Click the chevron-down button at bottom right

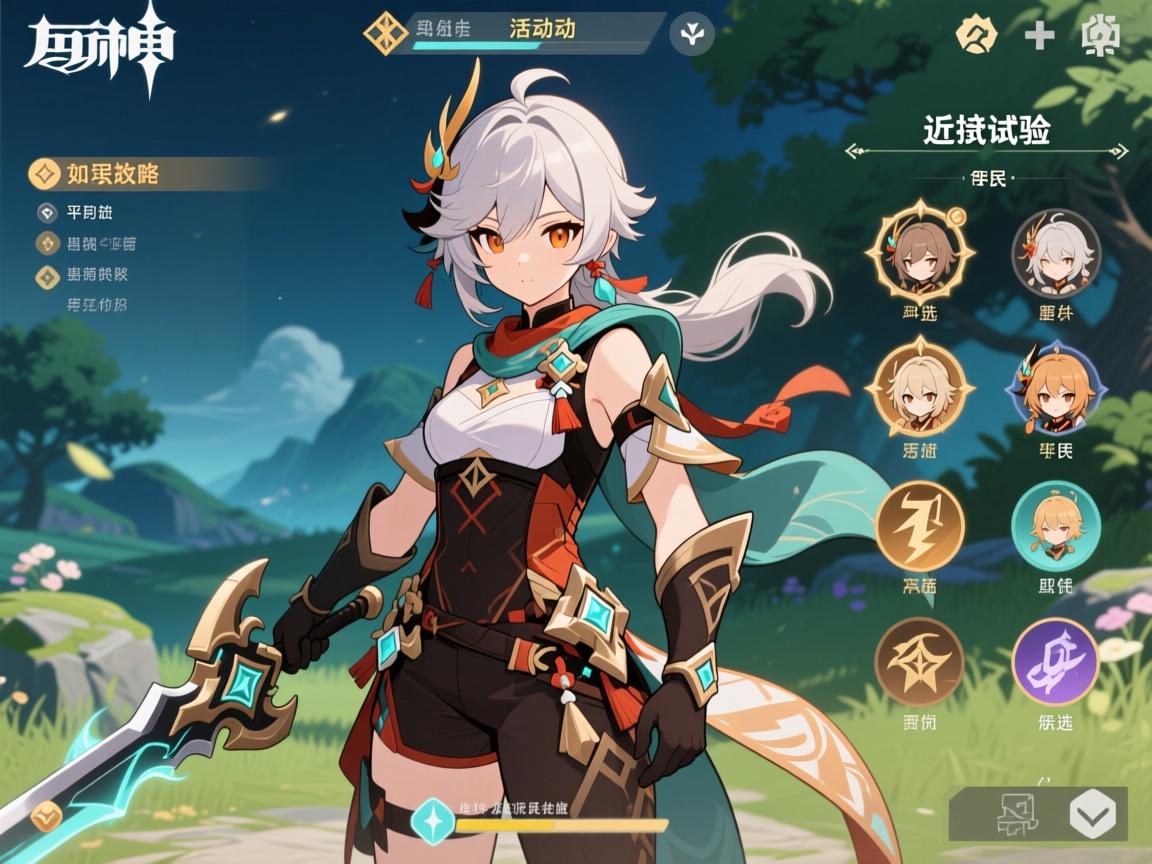coord(1092,813)
